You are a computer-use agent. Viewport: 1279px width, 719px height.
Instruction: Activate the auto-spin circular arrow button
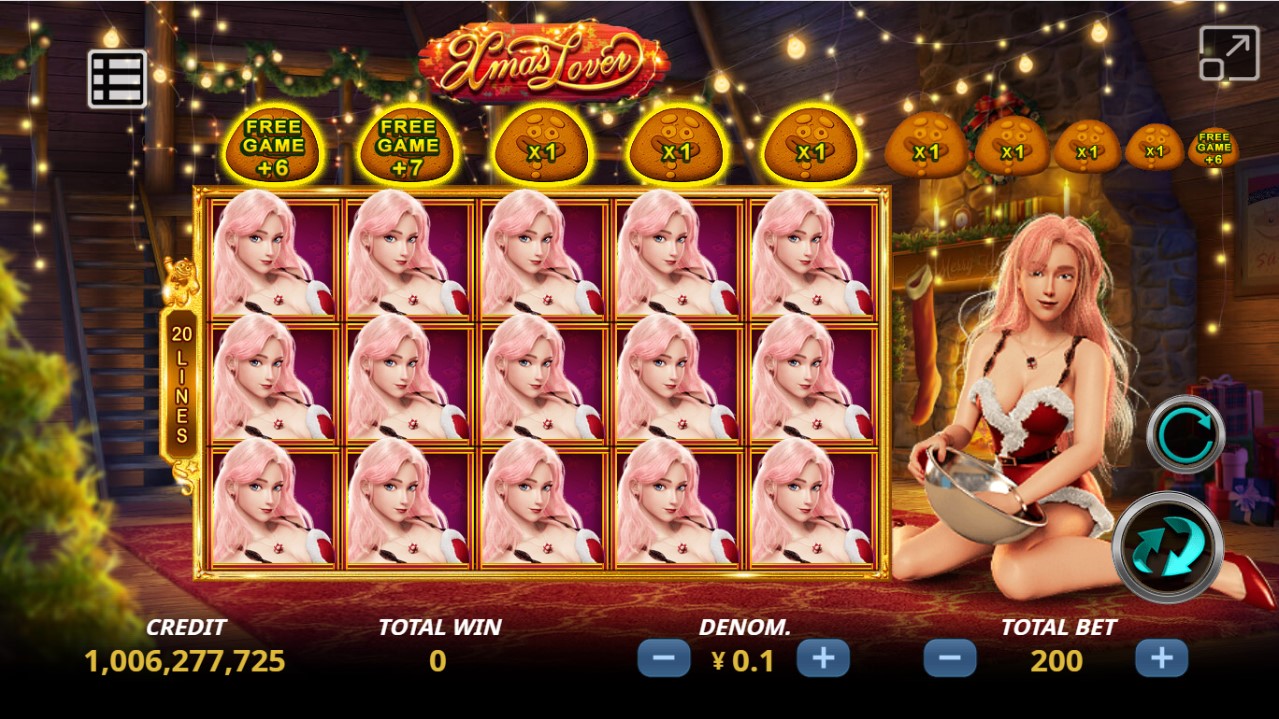(1185, 434)
